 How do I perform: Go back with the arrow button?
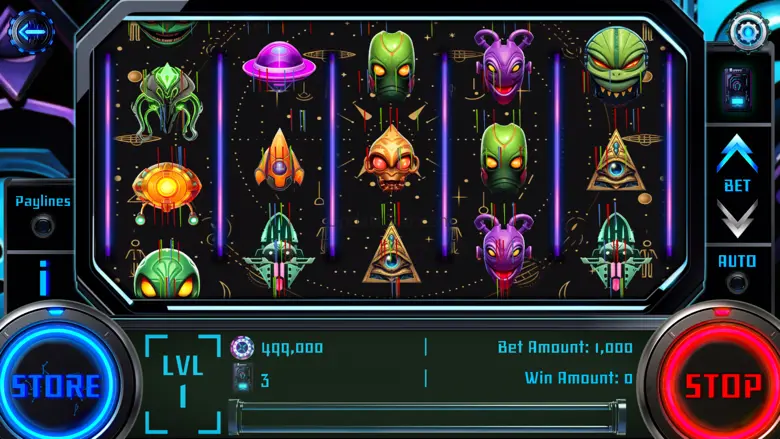[32, 31]
